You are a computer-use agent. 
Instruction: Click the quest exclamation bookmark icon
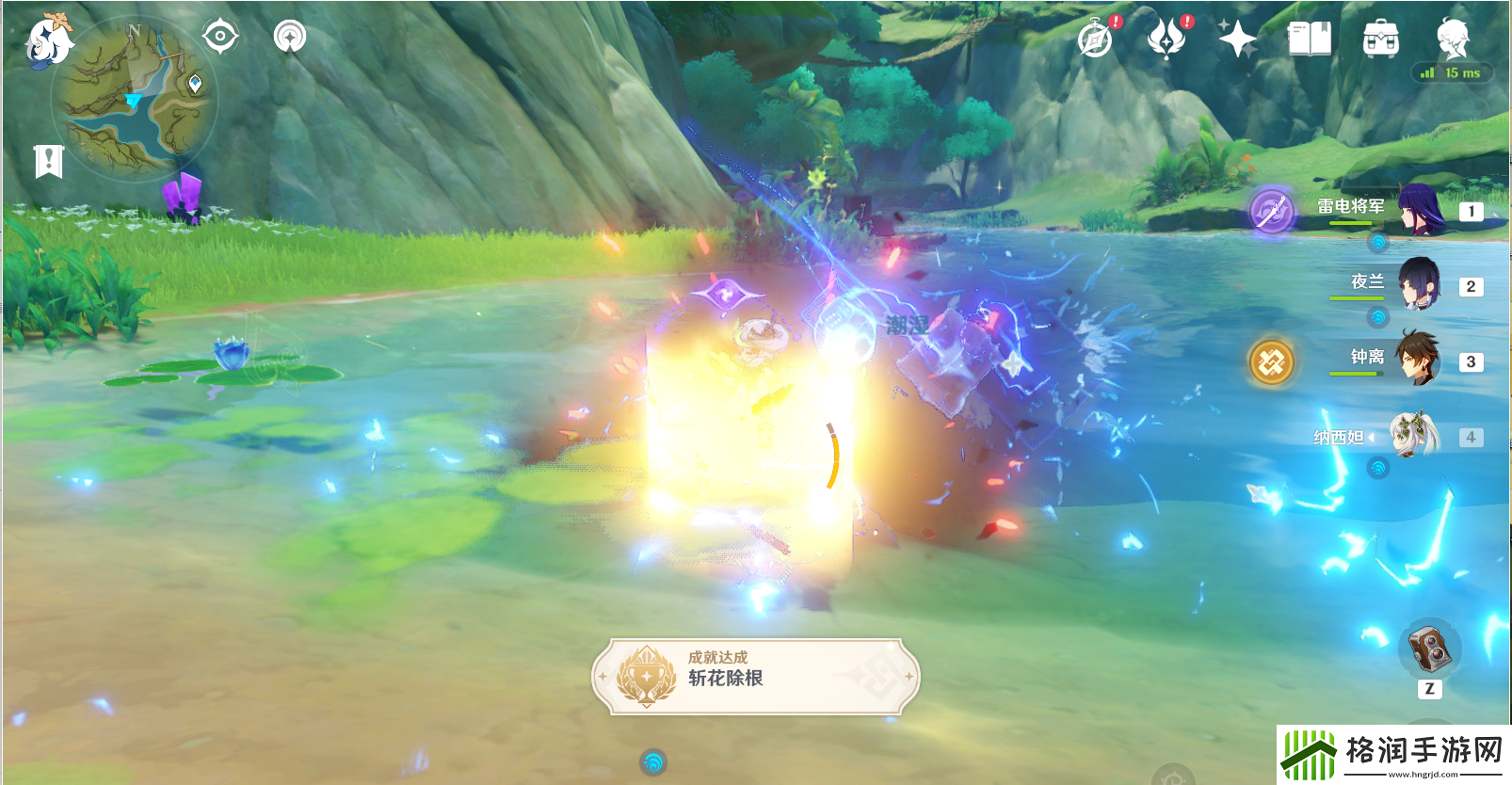[x=48, y=161]
